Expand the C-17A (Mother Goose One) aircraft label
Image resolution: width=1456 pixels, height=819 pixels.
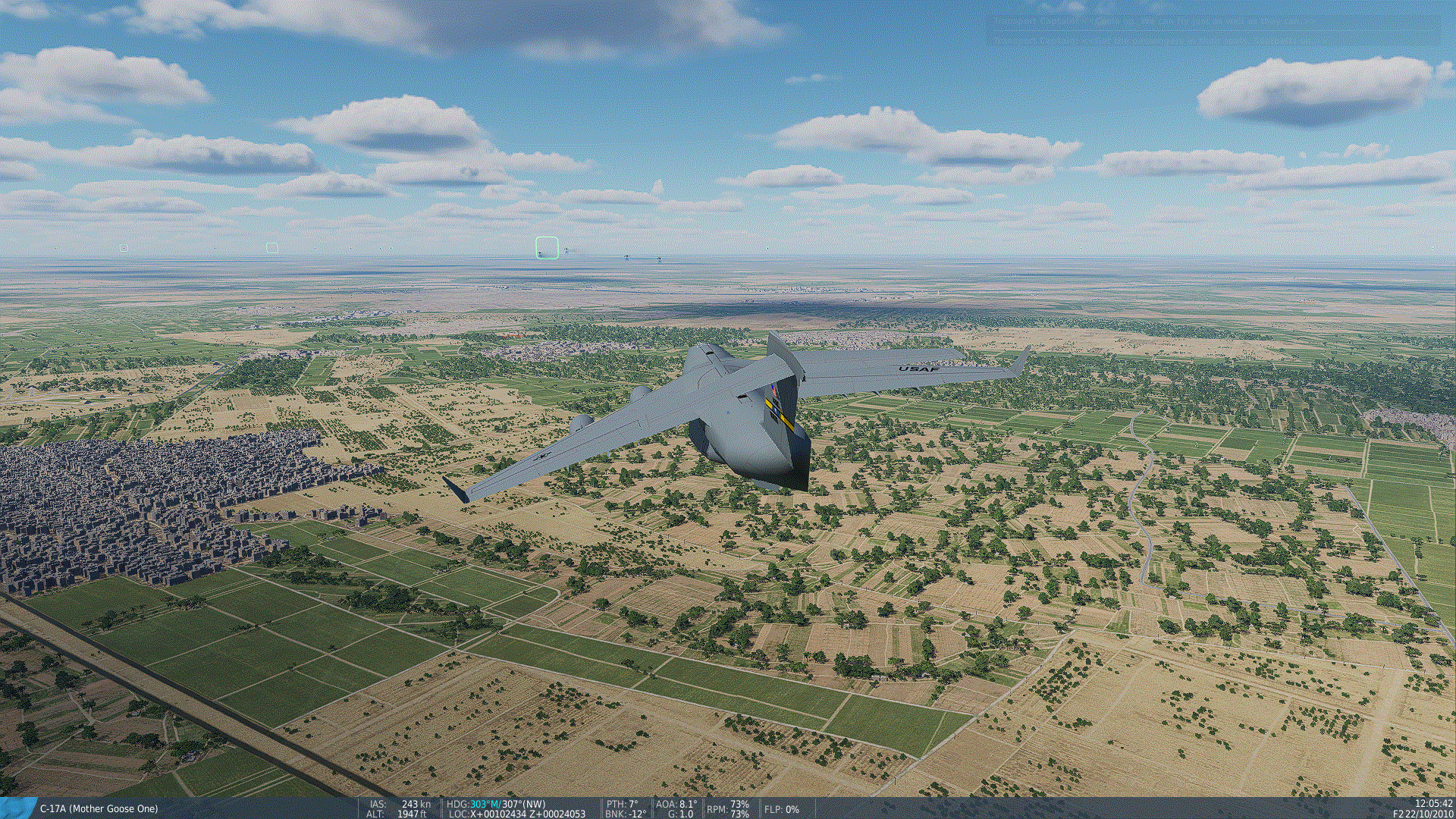click(x=99, y=808)
